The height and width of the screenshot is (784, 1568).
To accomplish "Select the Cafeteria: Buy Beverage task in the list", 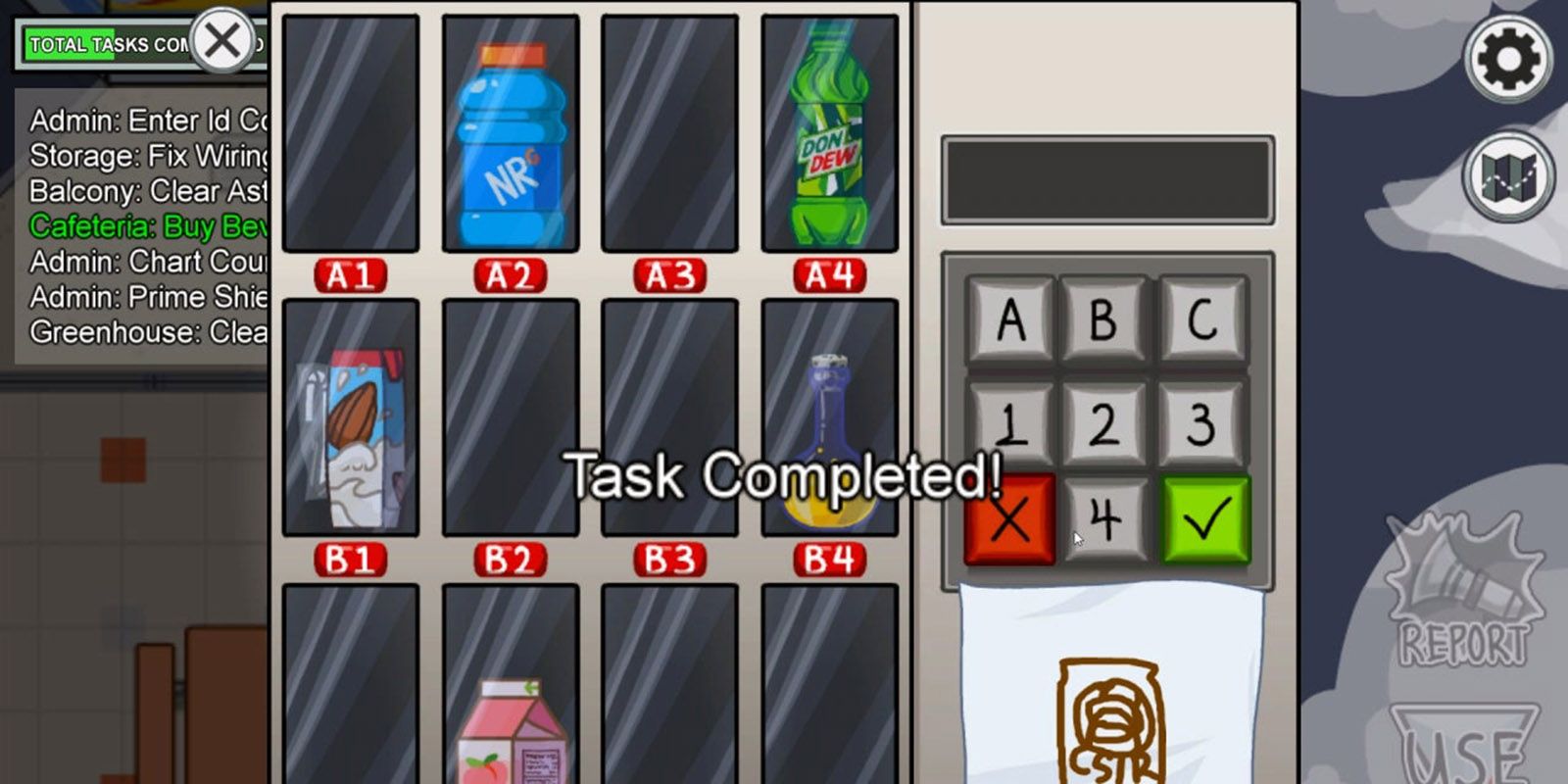I will pyautogui.click(x=147, y=225).
